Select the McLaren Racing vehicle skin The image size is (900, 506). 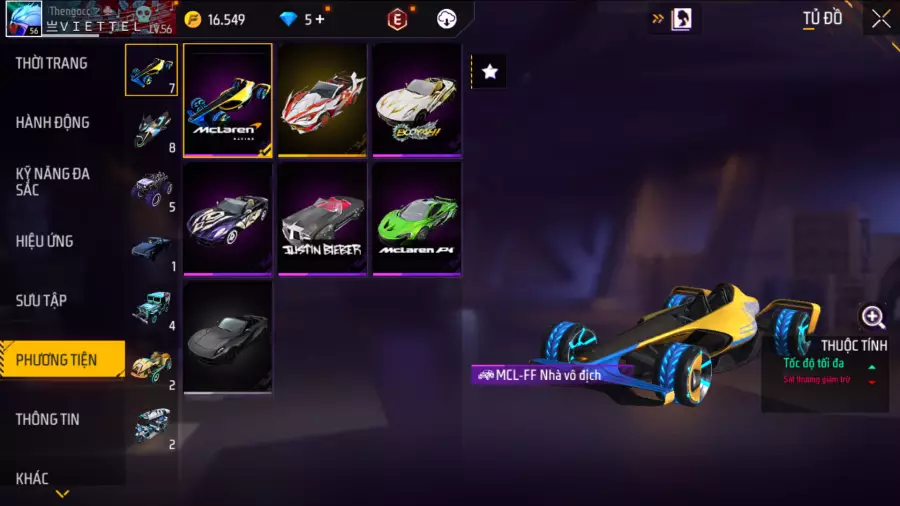228,100
